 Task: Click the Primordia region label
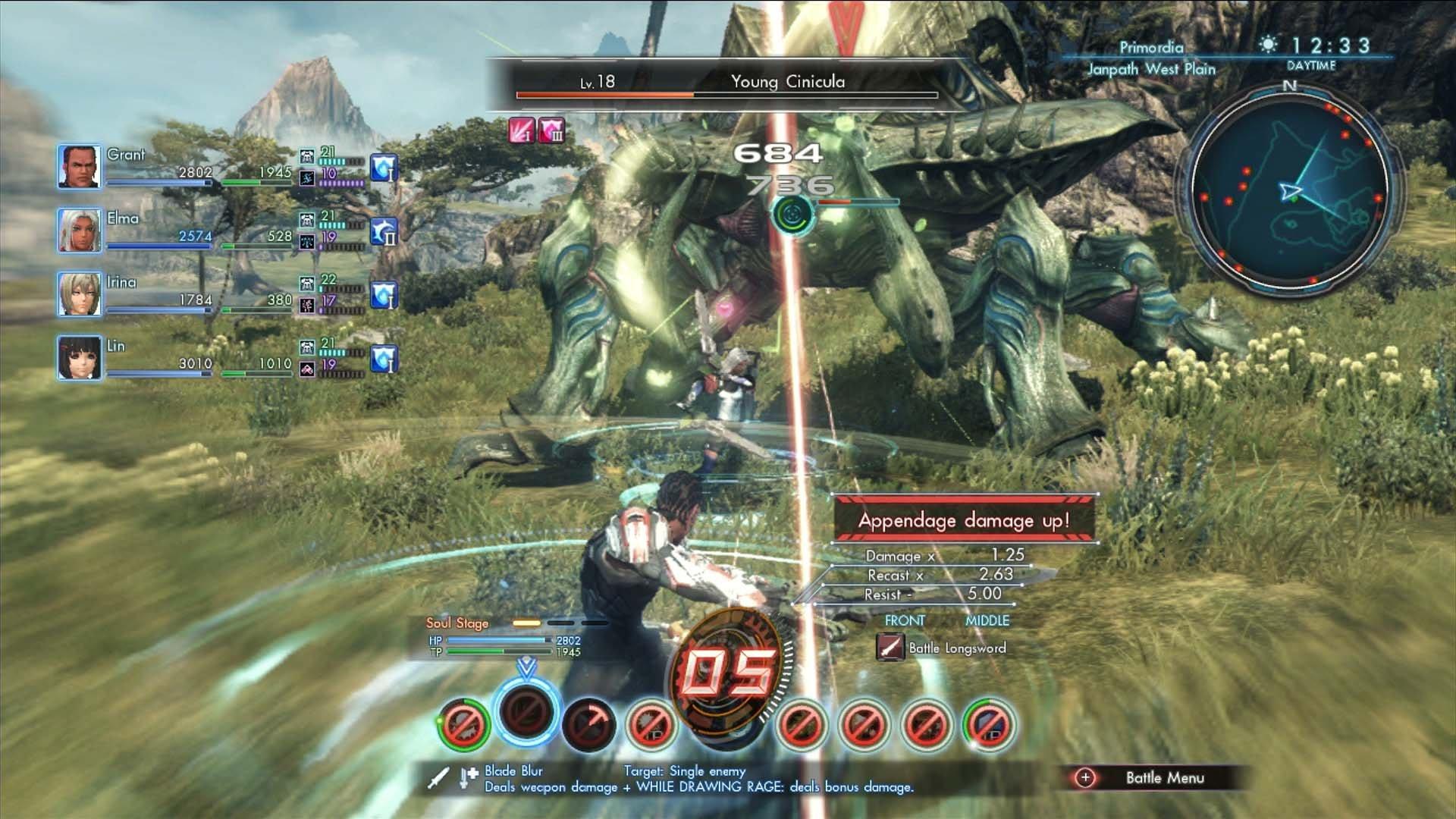tap(1153, 47)
